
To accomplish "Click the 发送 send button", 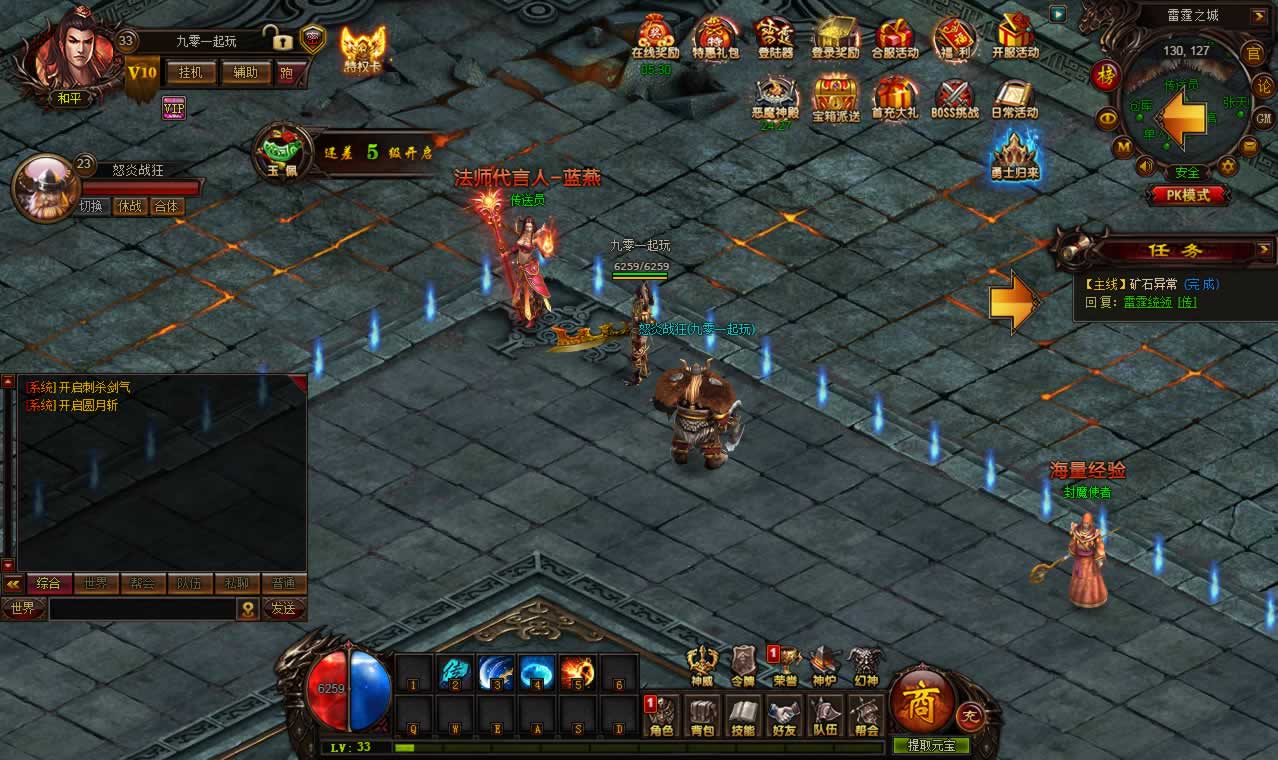I will (x=283, y=608).
